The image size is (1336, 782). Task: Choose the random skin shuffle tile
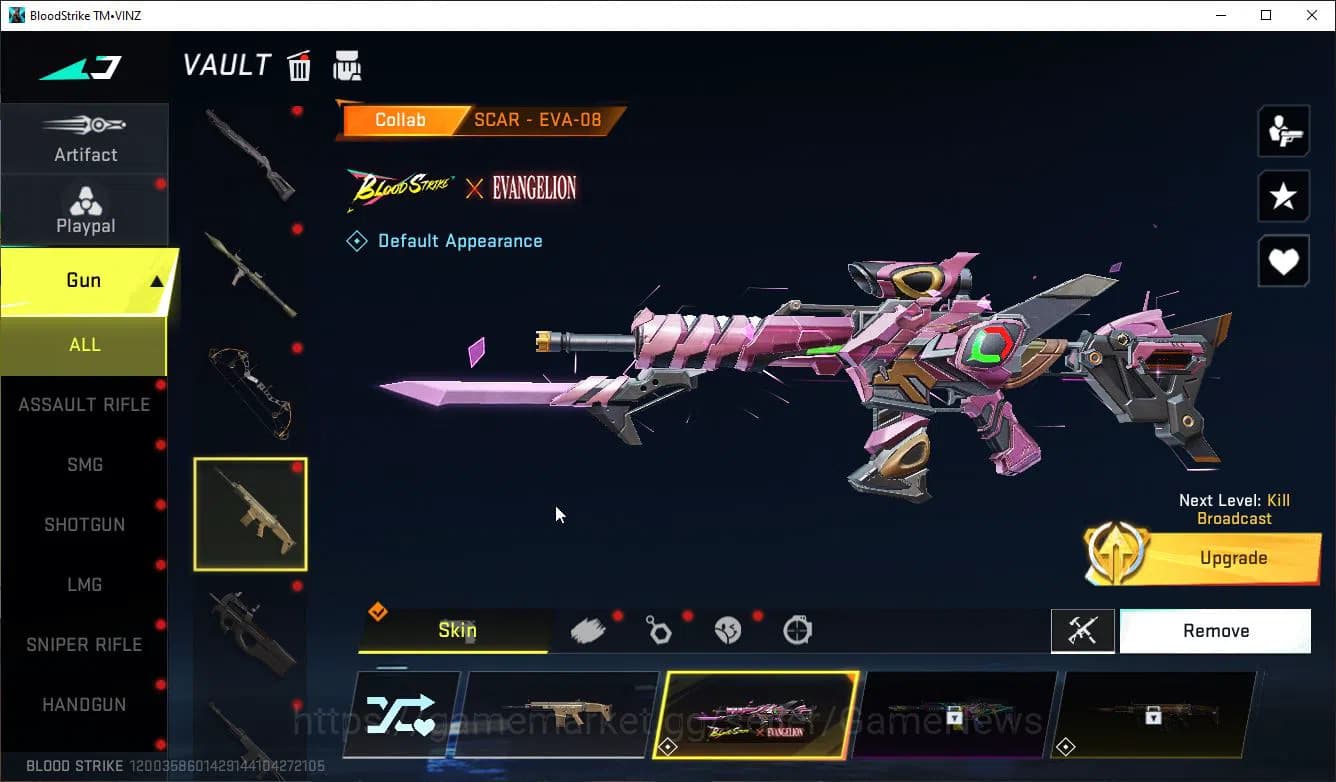[401, 714]
